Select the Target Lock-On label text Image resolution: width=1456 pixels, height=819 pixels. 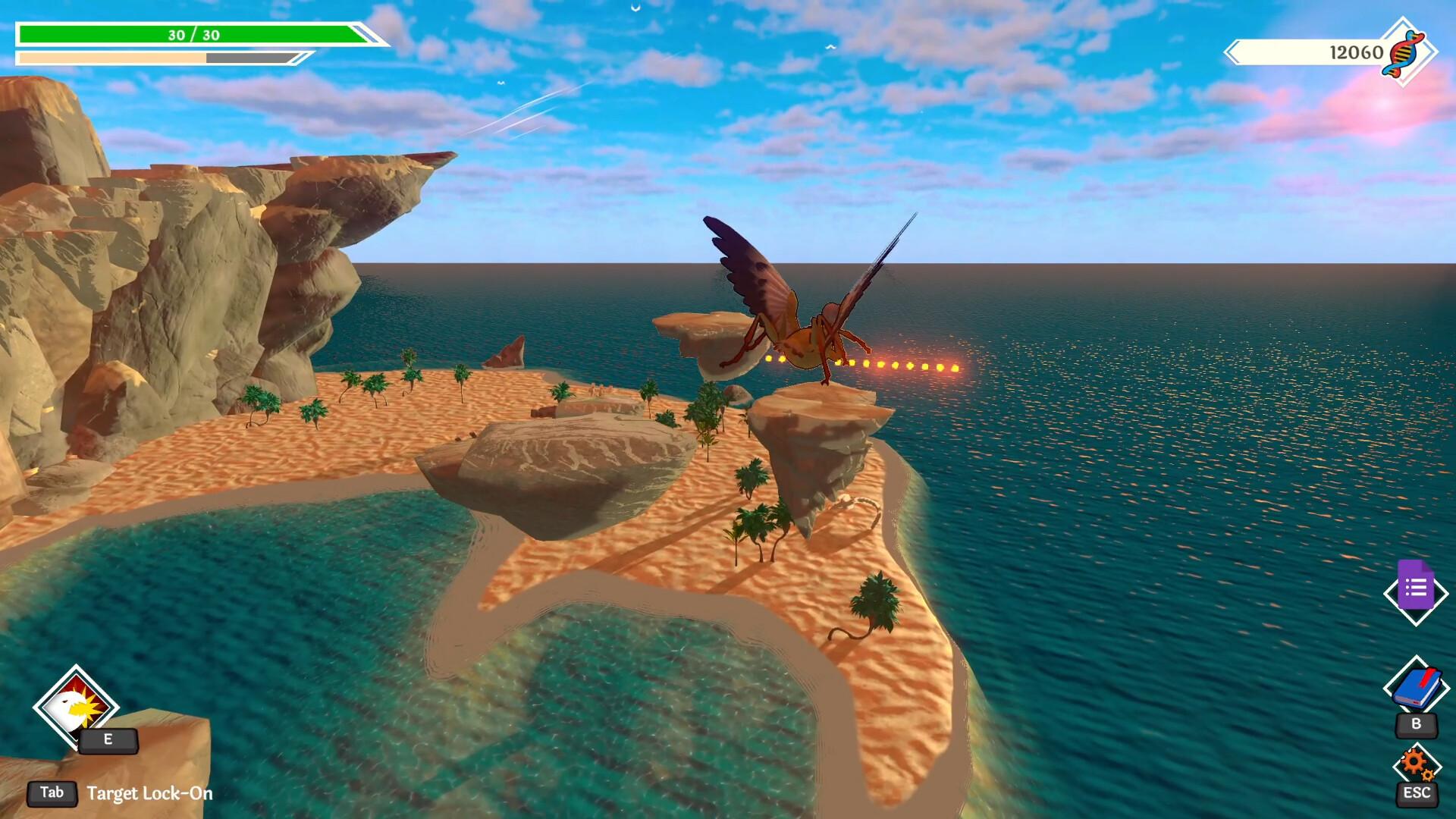[149, 794]
